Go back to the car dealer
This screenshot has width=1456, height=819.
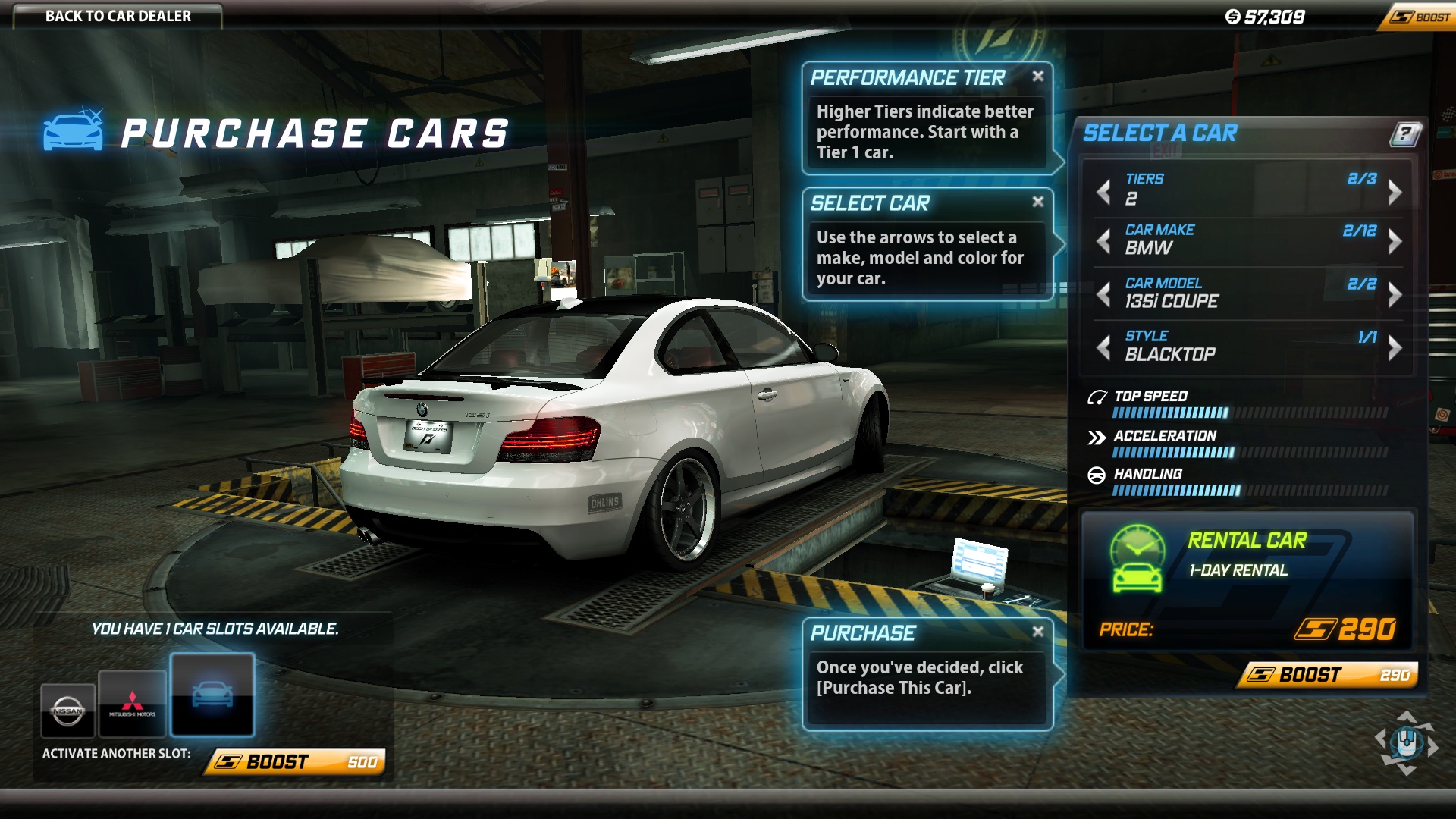pos(118,16)
